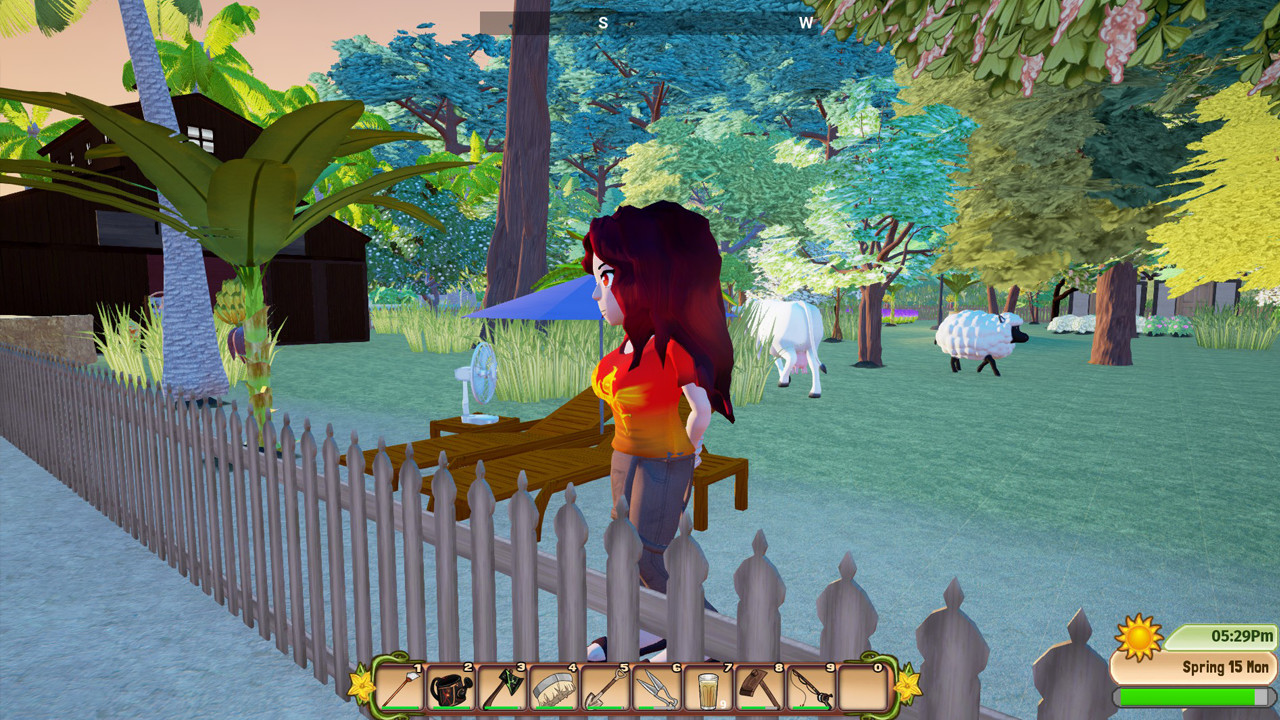The width and height of the screenshot is (1280, 720).
Task: Choose the fishing rod slot
Action: [x=811, y=688]
